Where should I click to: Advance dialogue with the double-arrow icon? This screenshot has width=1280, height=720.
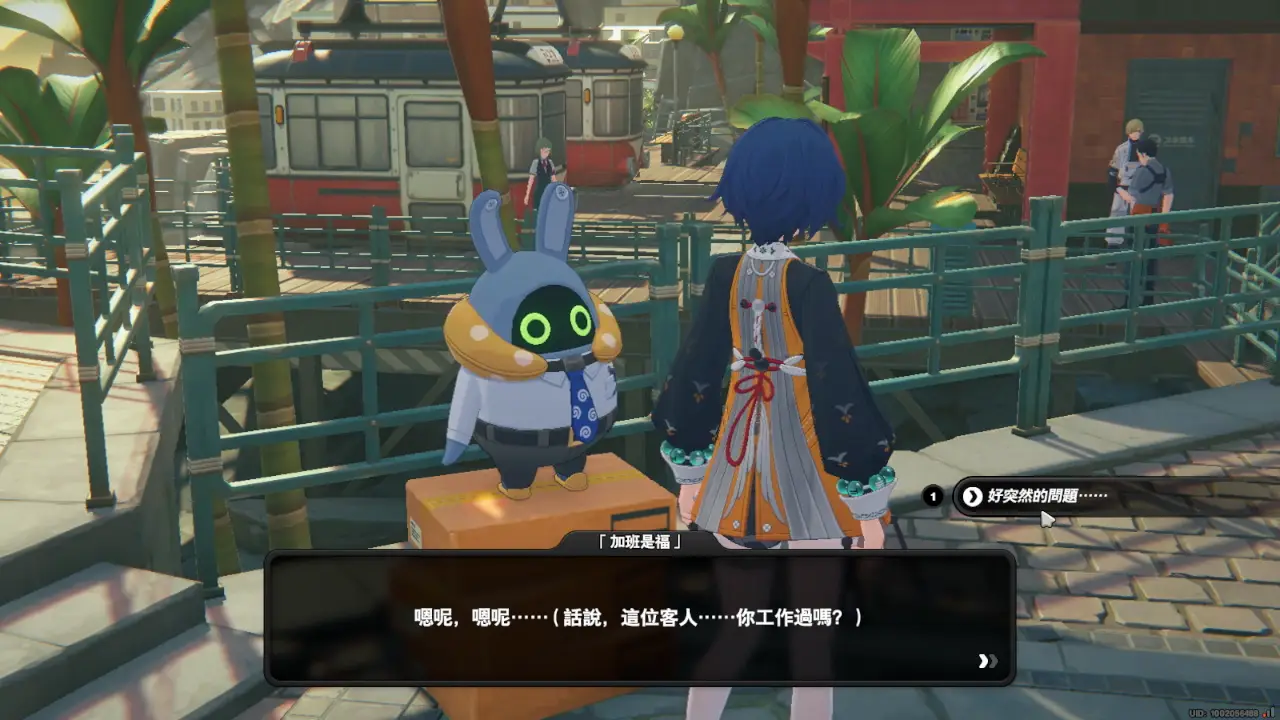(987, 661)
